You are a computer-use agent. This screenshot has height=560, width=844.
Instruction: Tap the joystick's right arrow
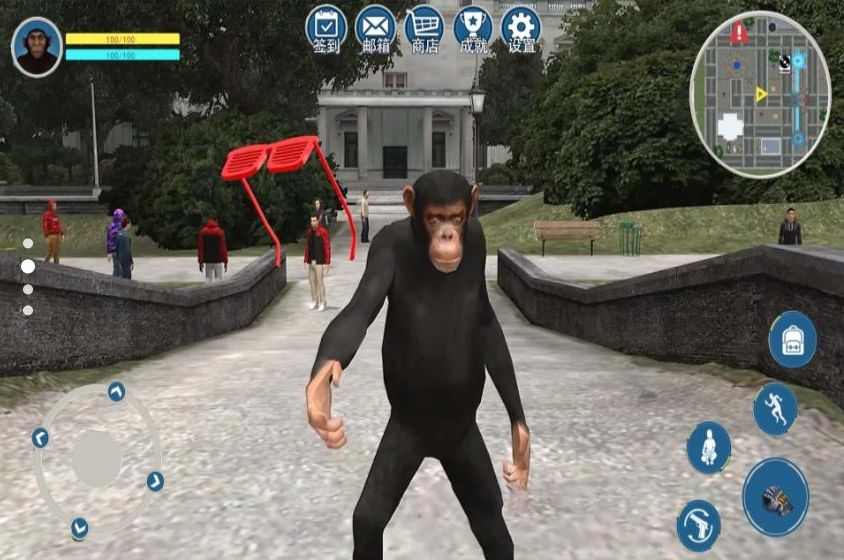pos(155,481)
